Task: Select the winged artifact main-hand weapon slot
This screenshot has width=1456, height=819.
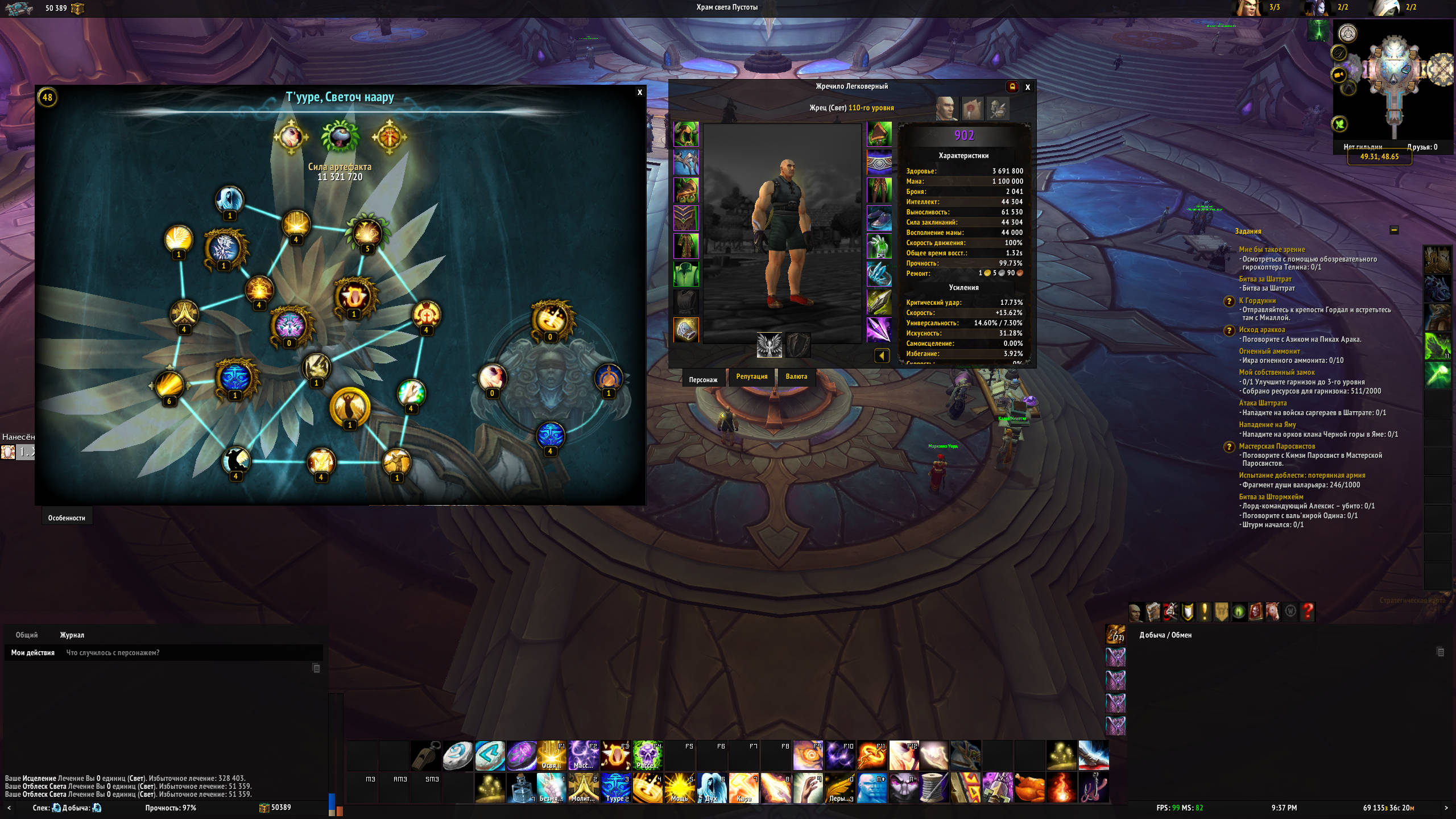Action: [x=769, y=345]
